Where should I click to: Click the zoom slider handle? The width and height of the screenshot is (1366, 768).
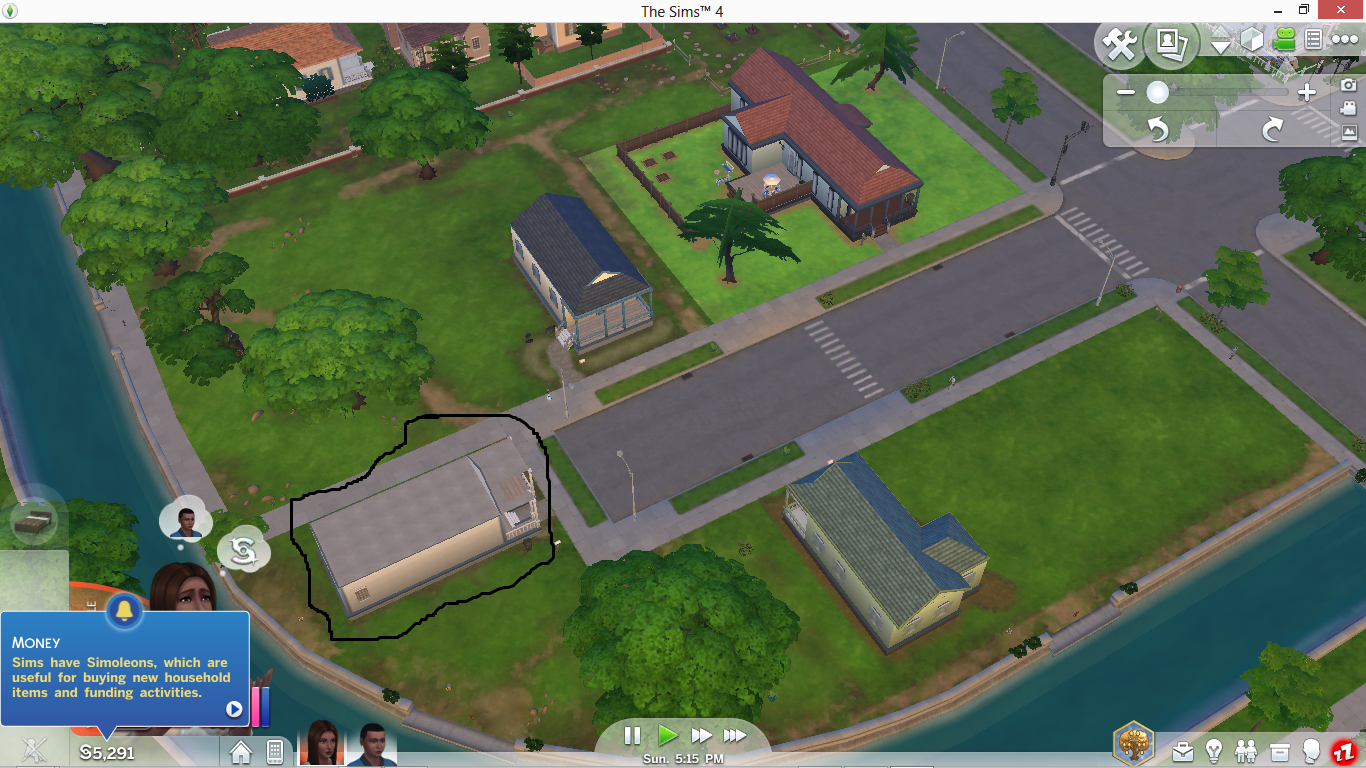(x=1158, y=91)
